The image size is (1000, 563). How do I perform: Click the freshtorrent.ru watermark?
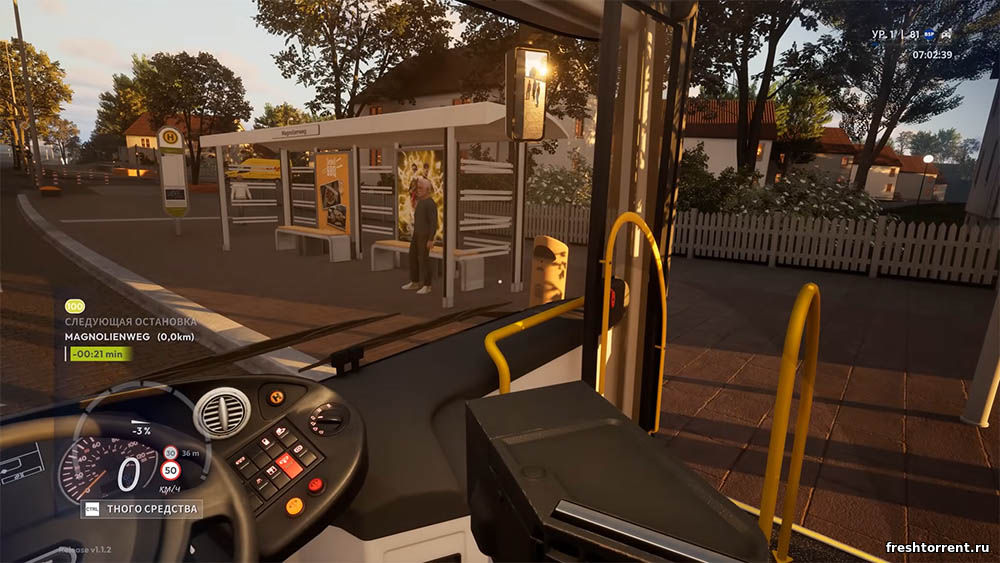936,547
